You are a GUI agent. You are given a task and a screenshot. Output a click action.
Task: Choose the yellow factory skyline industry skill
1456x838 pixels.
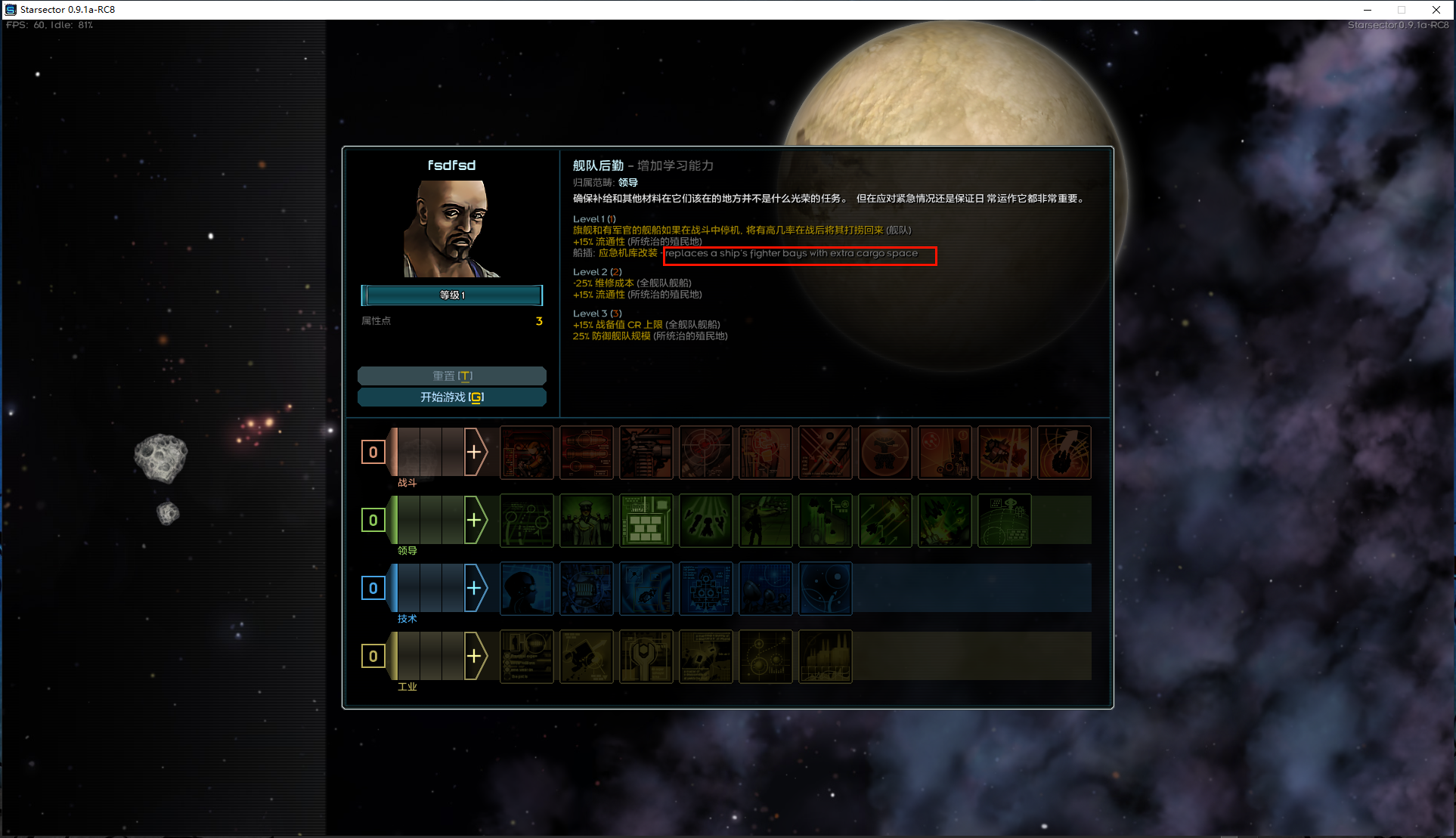click(x=825, y=657)
